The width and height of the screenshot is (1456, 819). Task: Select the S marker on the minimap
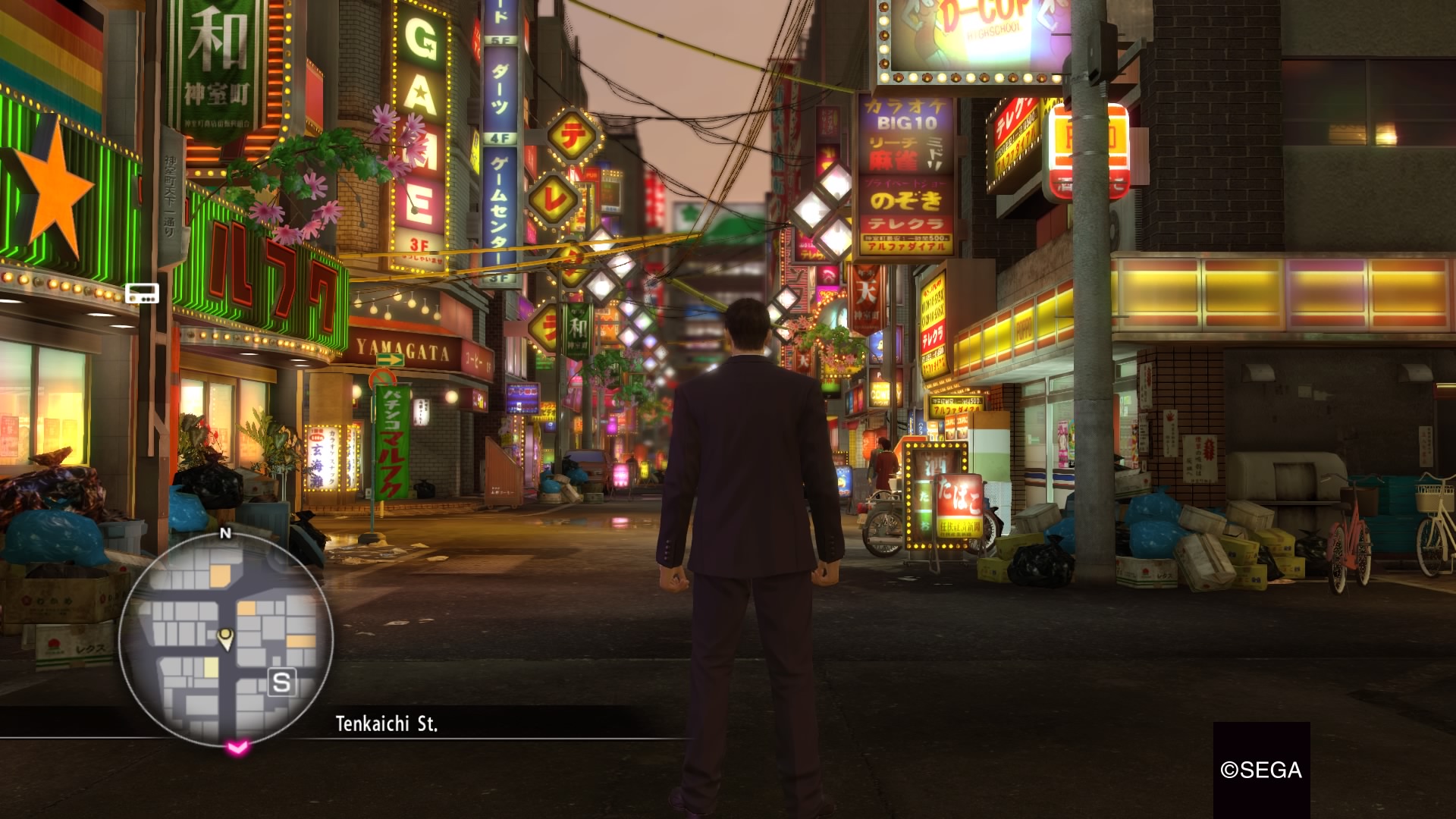[x=281, y=682]
